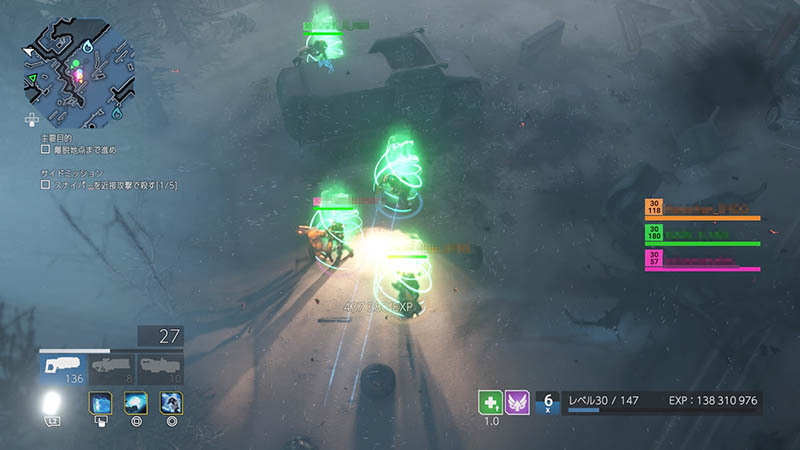Click the green triangle marker on minimap
The width and height of the screenshot is (800, 450).
[32, 77]
